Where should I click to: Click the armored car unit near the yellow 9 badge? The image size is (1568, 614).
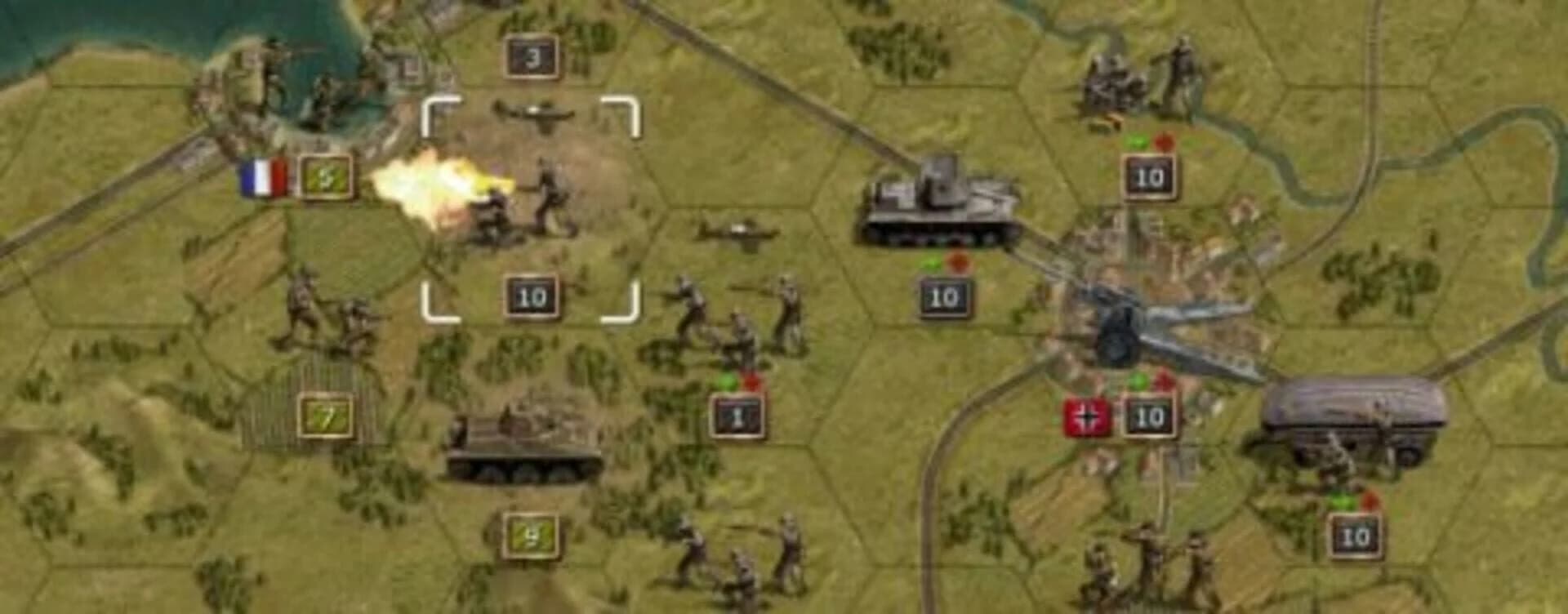click(523, 445)
